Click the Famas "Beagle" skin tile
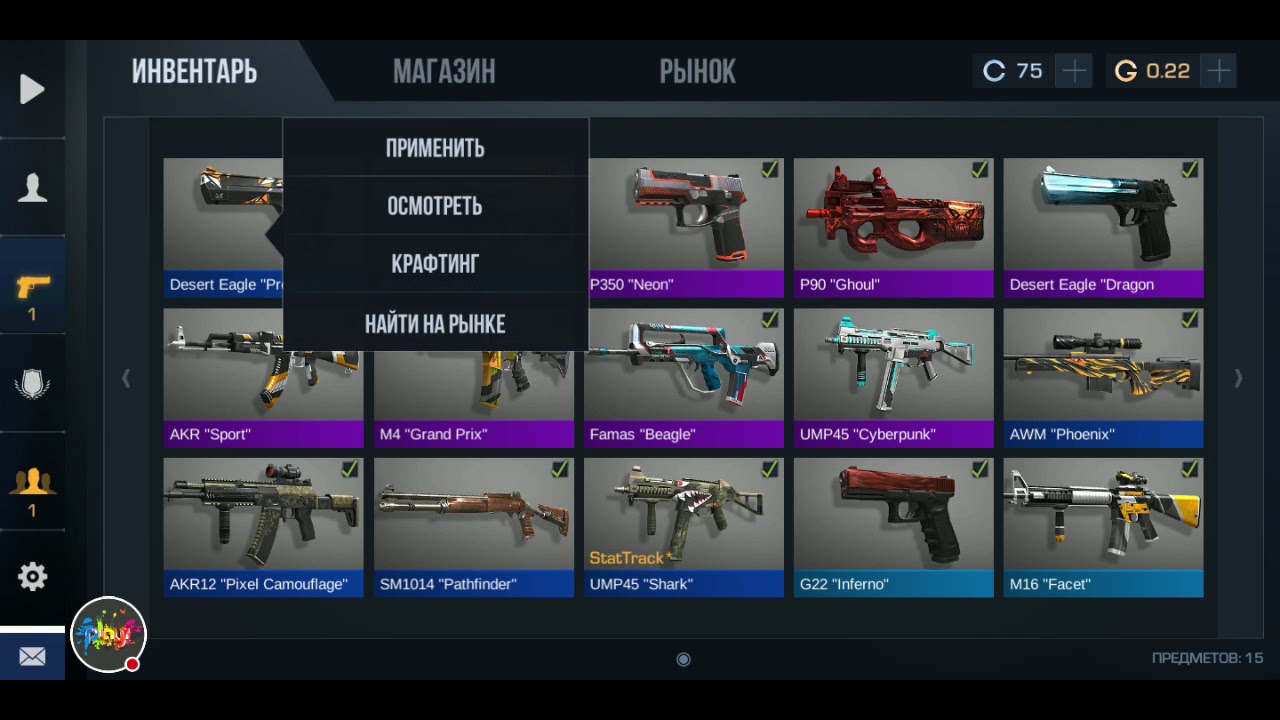 point(683,377)
